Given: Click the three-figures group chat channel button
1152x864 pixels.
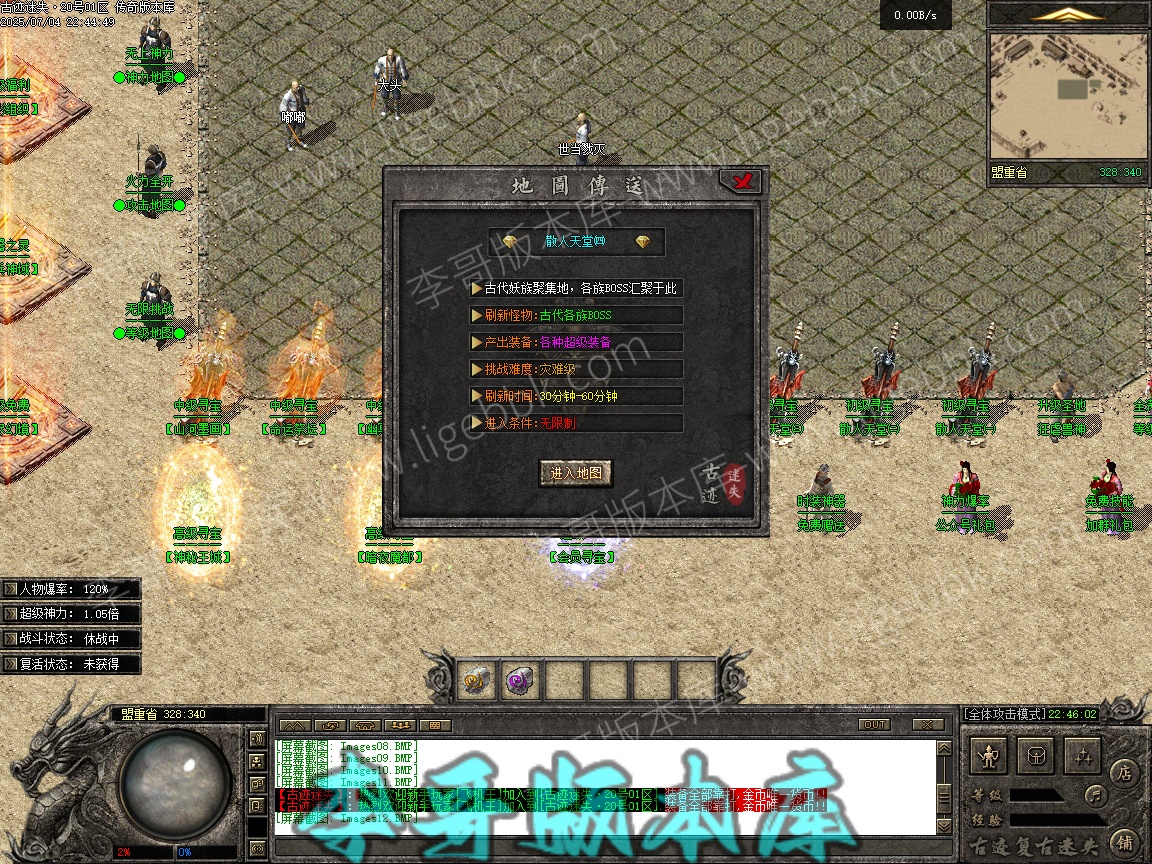Looking at the screenshot, I should click(x=399, y=724).
